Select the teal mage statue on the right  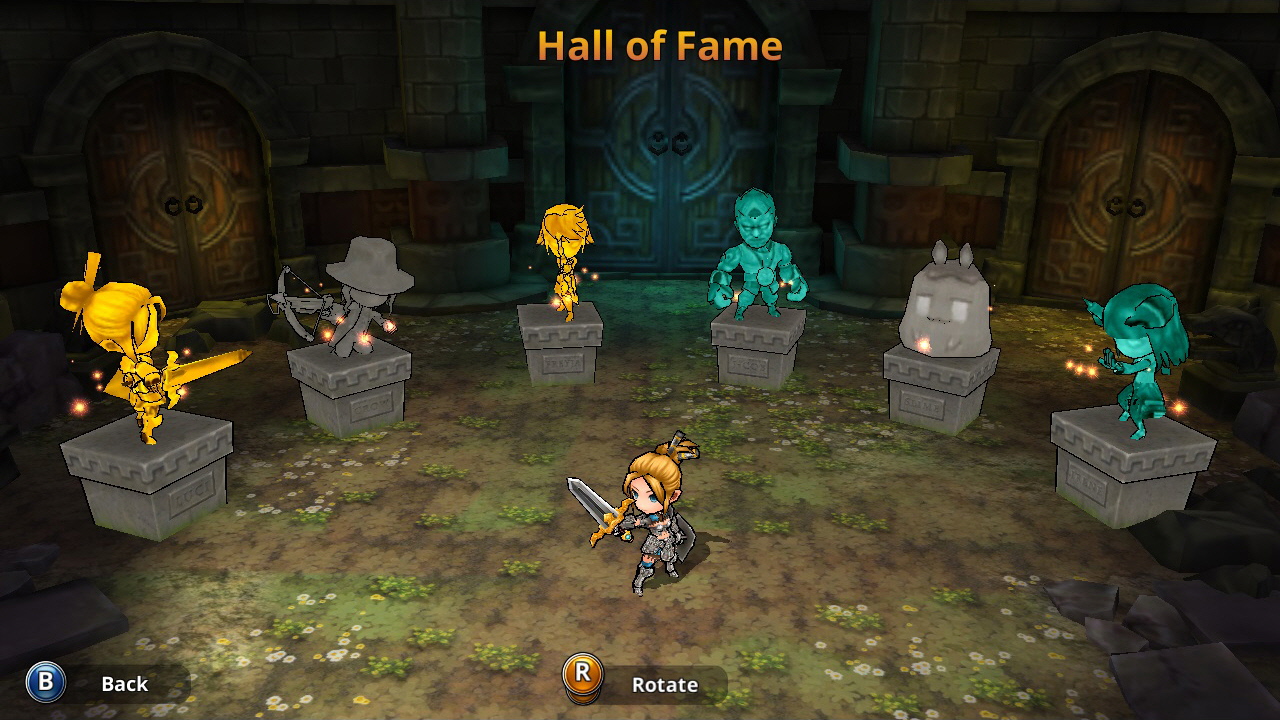[1135, 350]
